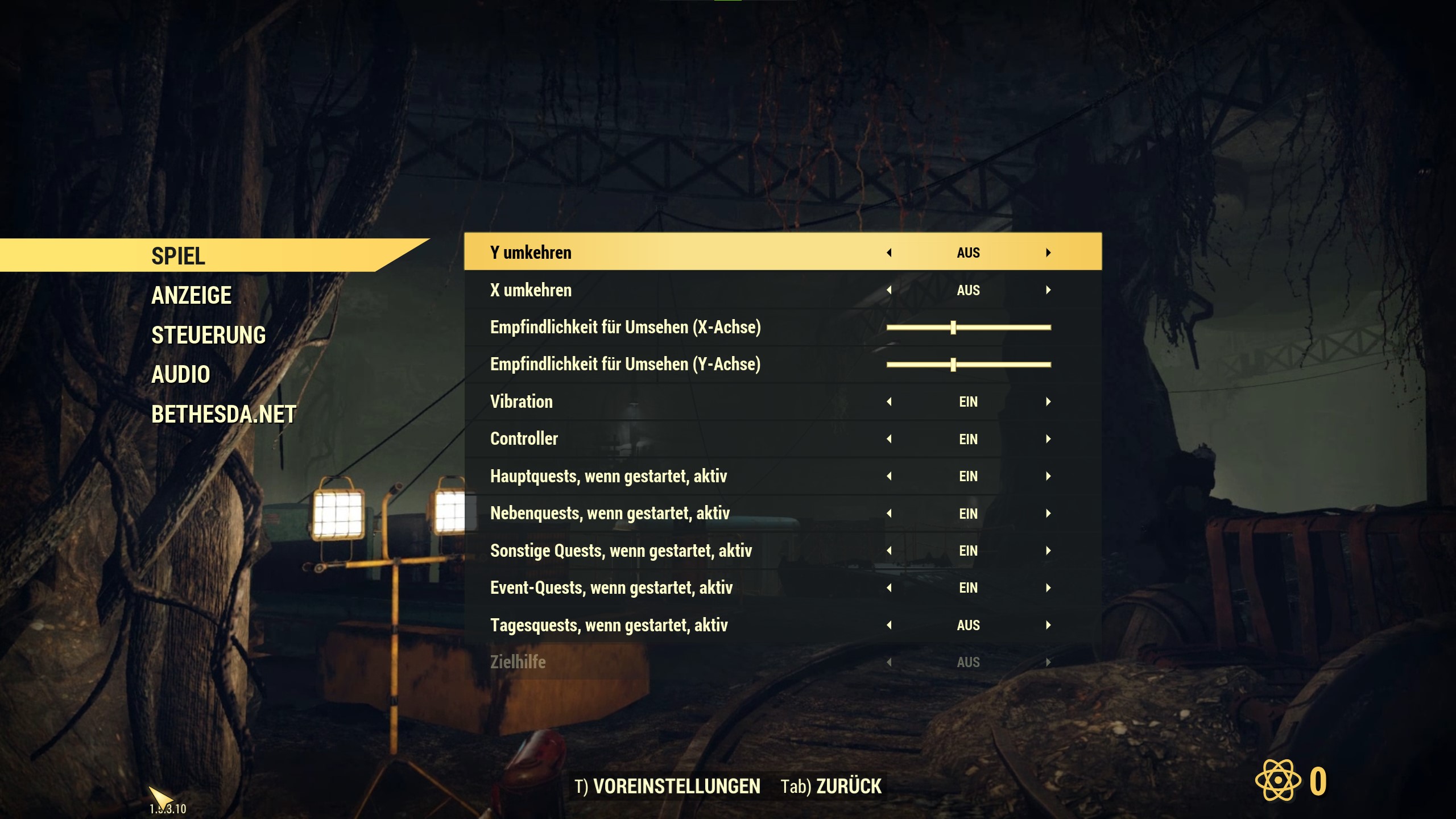Click the right arrow for Nebenquests setting
1456x819 pixels.
[x=1048, y=514]
